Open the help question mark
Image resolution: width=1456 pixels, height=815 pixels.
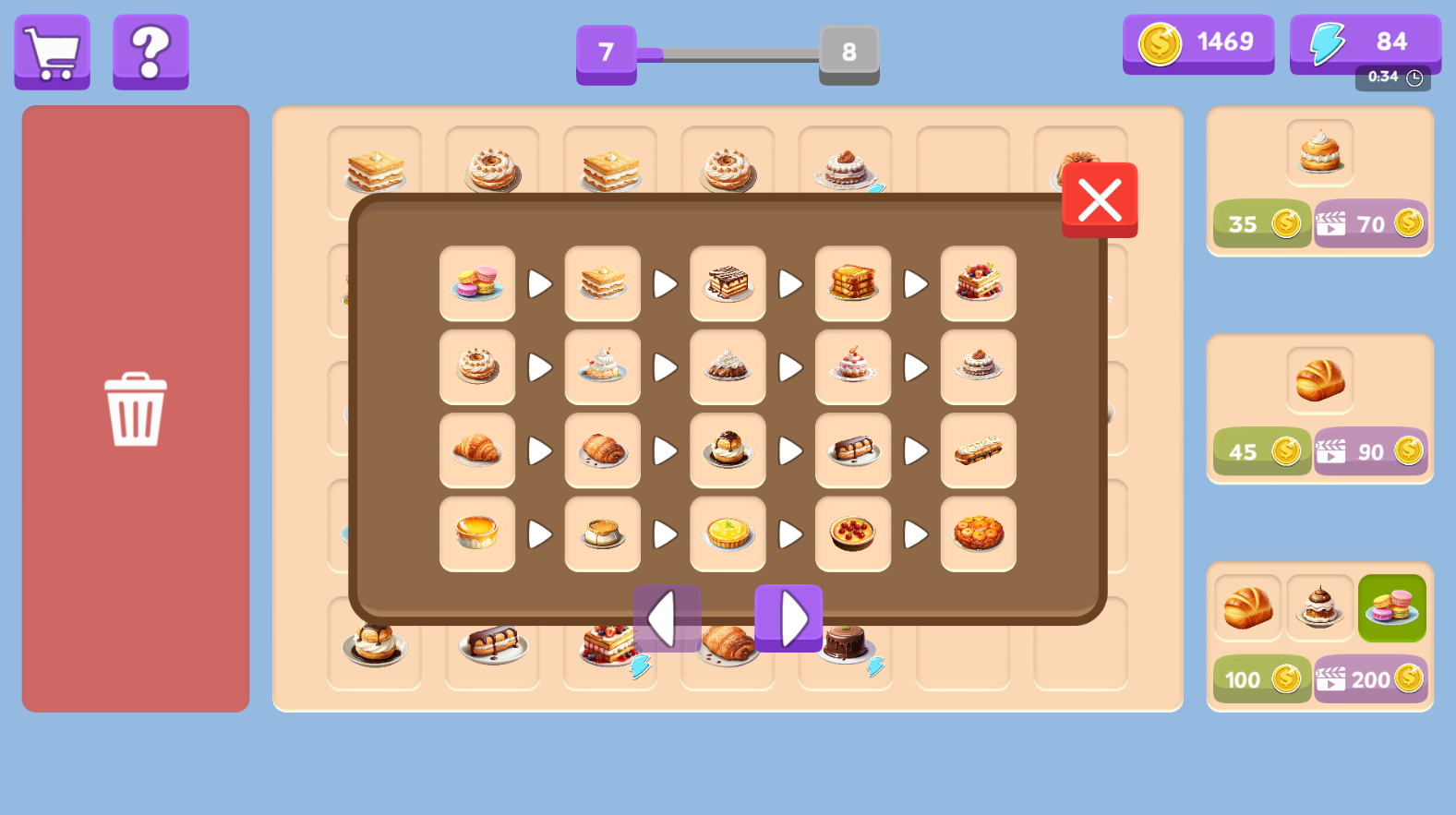pos(150,52)
